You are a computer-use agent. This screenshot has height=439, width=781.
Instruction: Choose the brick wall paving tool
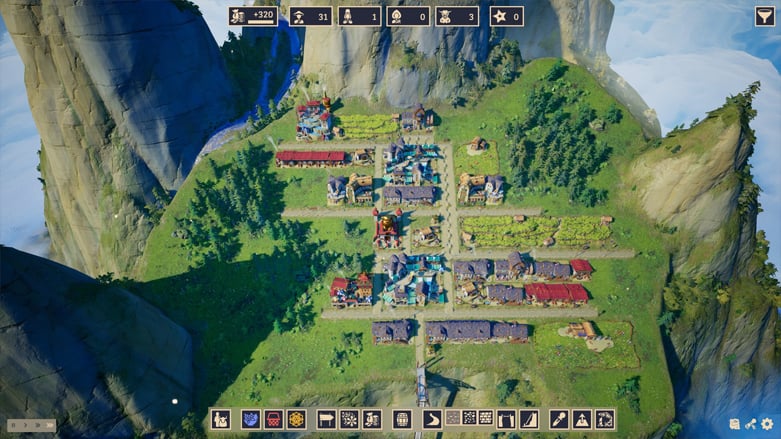[x=485, y=419]
